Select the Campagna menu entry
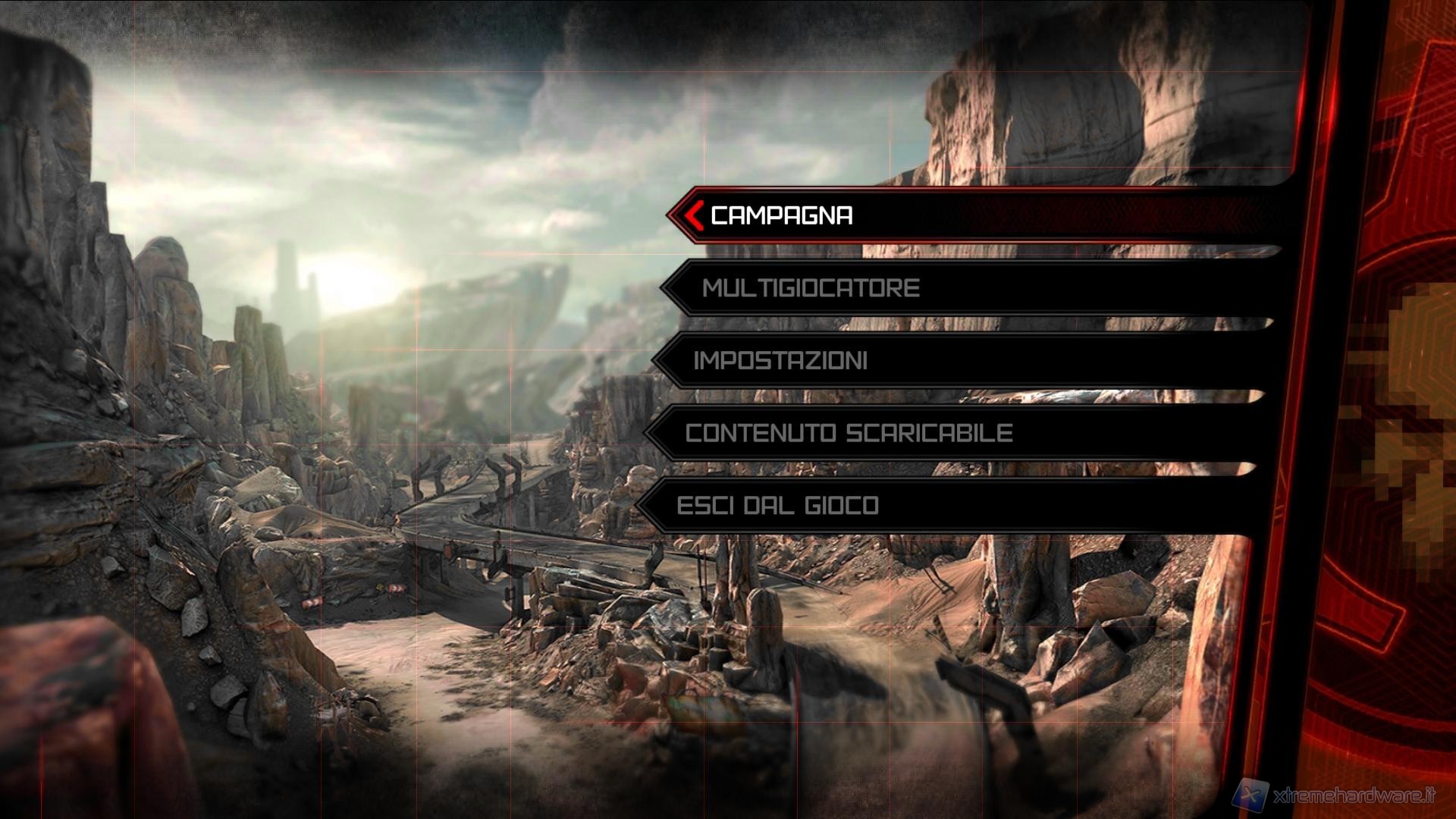1456x819 pixels. pyautogui.click(x=782, y=215)
